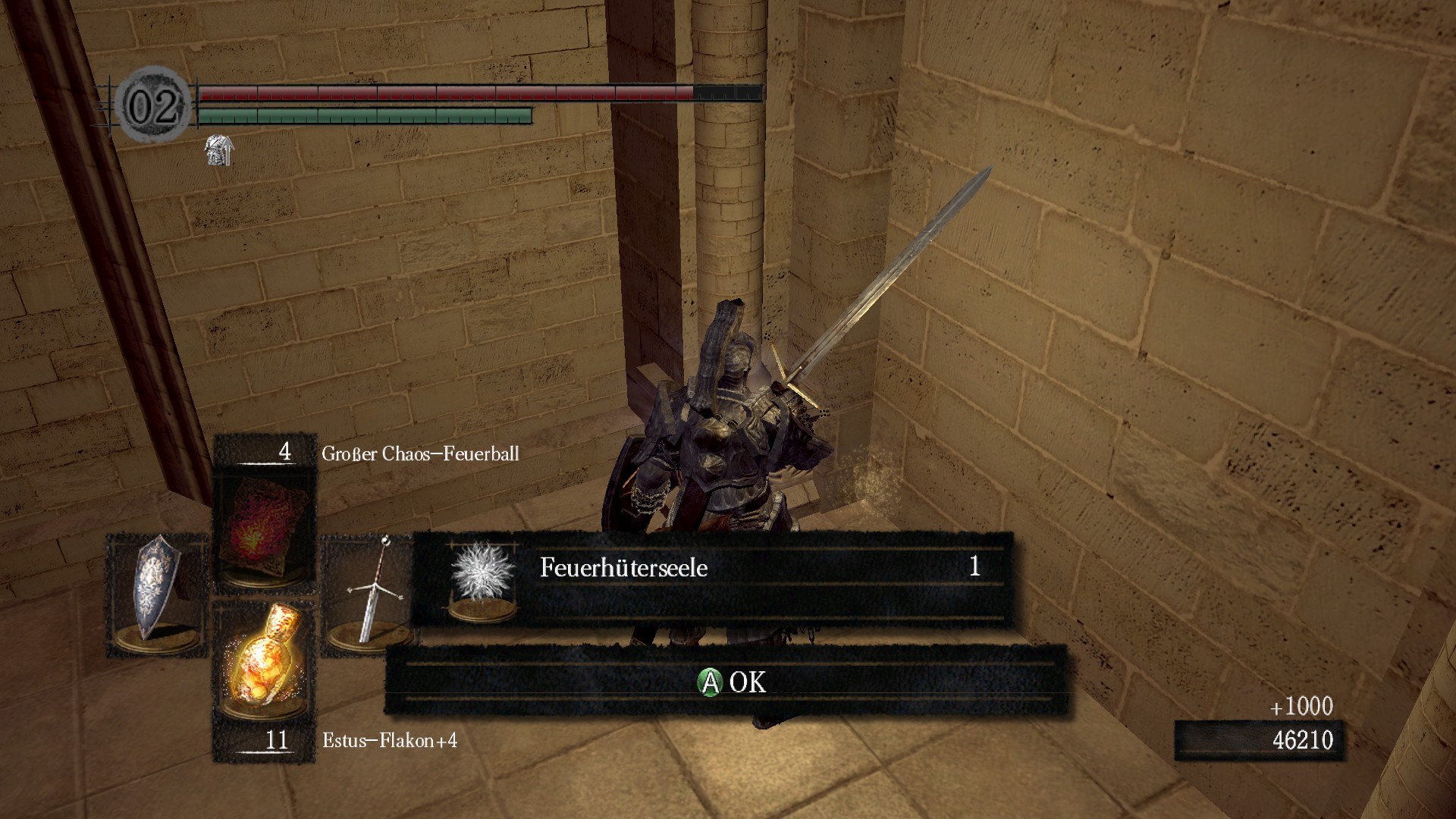Use the Estus-Flakon+4 item slot
1456x819 pixels.
pos(264,662)
